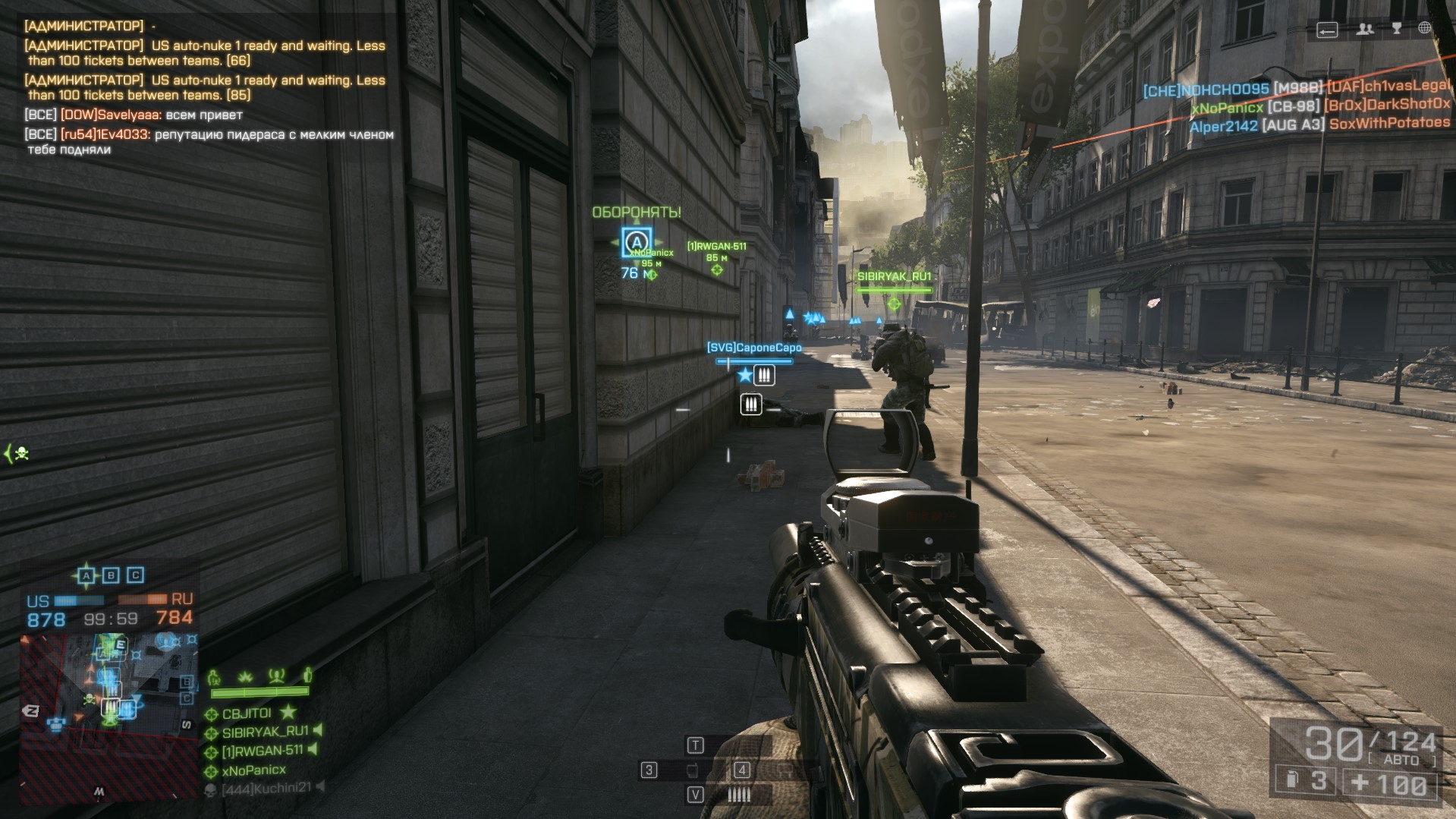
Task: Select the ammo box gadget in slot V
Action: point(738,794)
